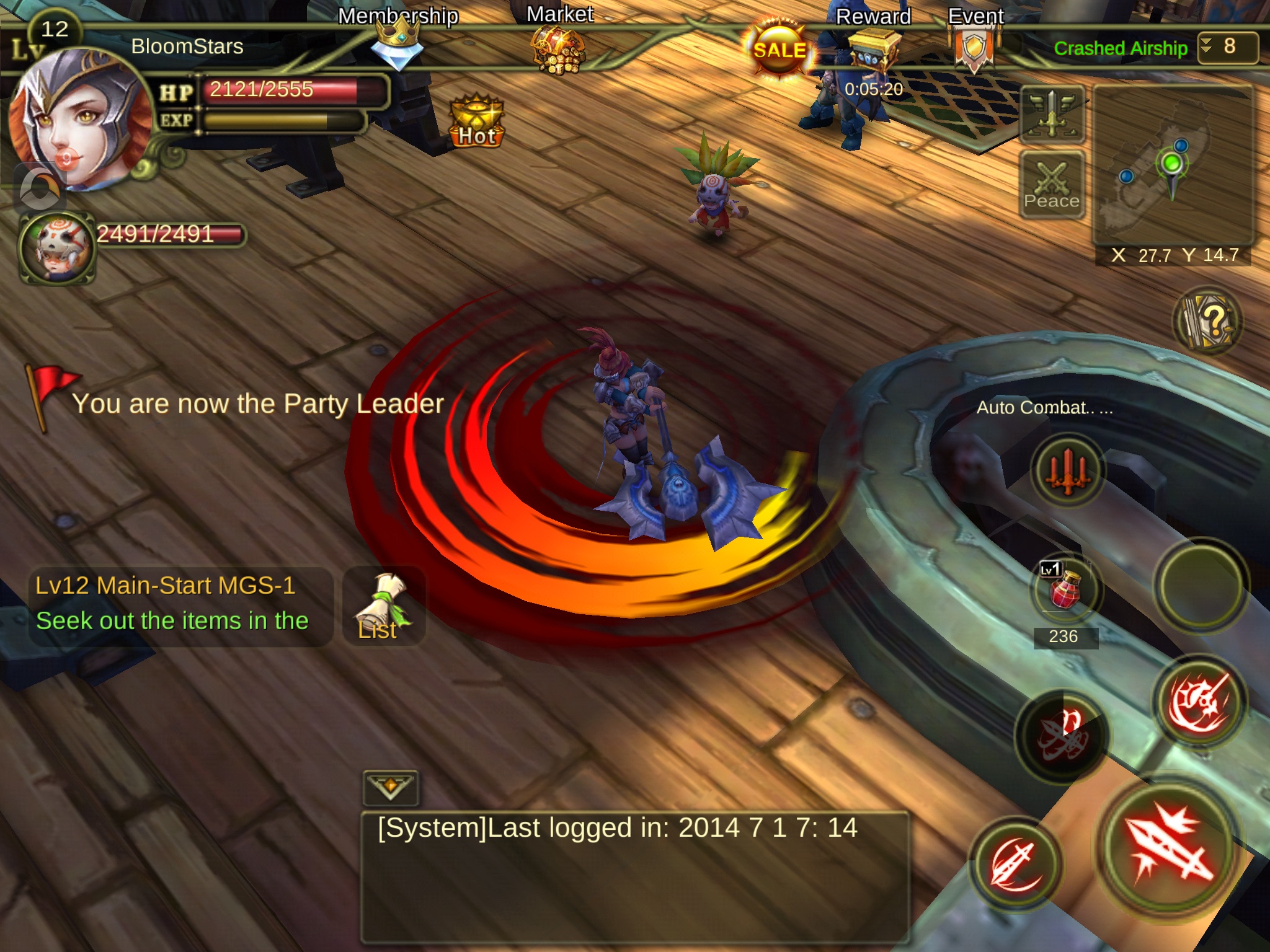Image resolution: width=1270 pixels, height=952 pixels.
Task: Trigger the large main sword attack
Action: (x=1167, y=848)
